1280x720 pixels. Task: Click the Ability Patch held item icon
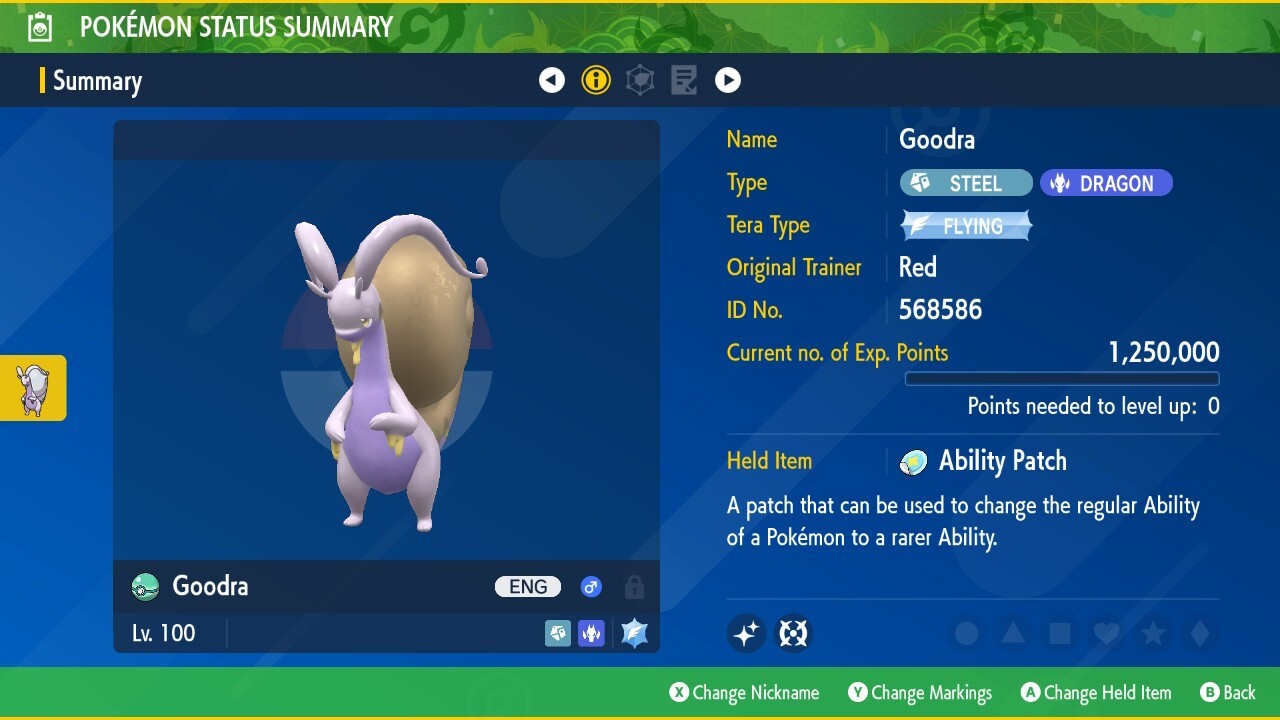click(x=913, y=462)
